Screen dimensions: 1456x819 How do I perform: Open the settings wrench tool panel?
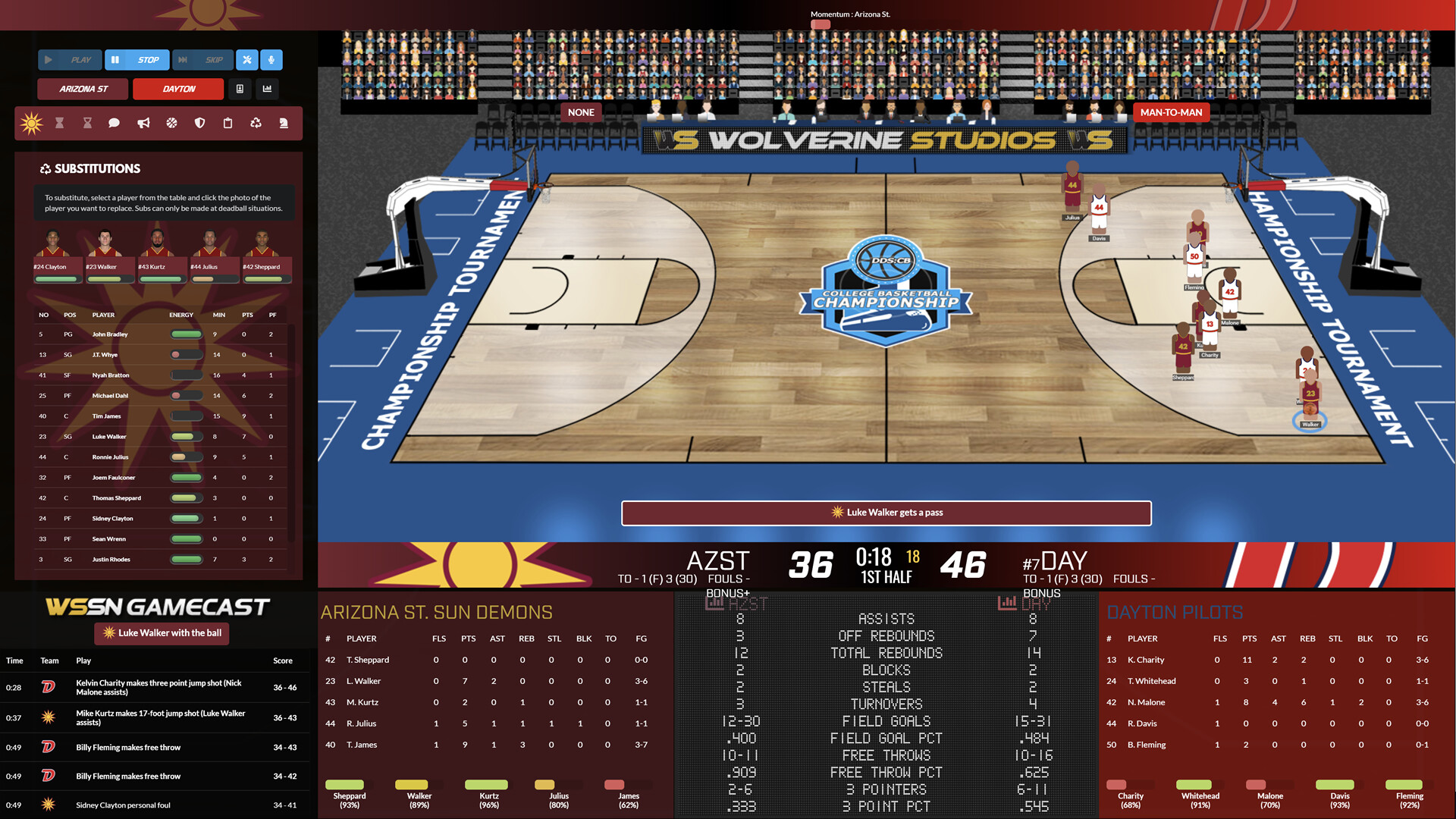coord(246,60)
